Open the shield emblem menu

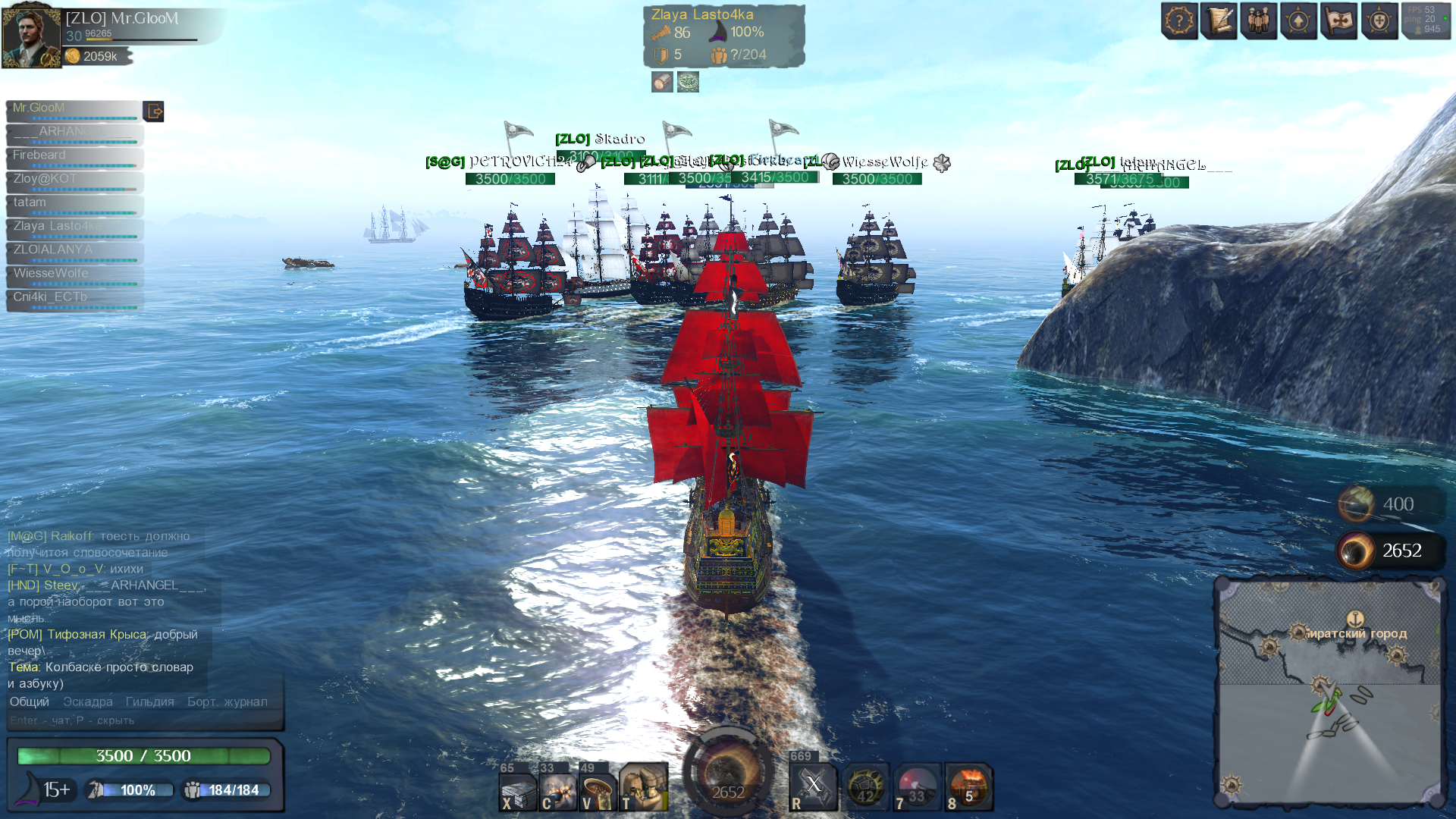click(1379, 20)
